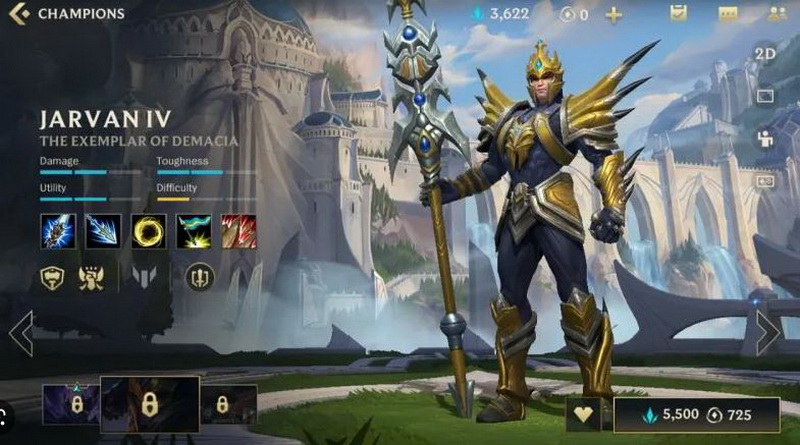Select the shield-with-hammer role icon
This screenshot has height=445, width=800.
pyautogui.click(x=53, y=277)
